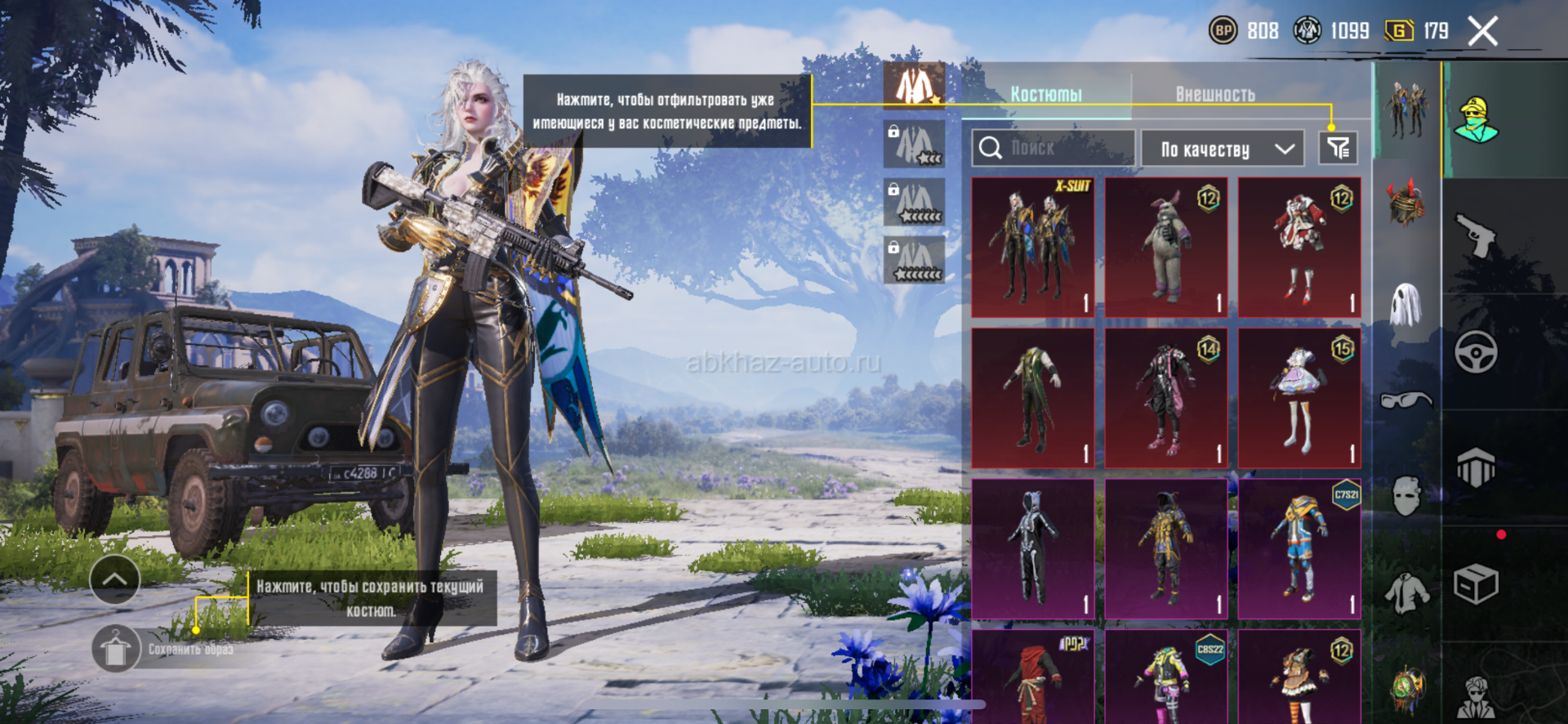Open the steering wheel vehicle category
This screenshot has height=724, width=1568.
tap(1476, 352)
